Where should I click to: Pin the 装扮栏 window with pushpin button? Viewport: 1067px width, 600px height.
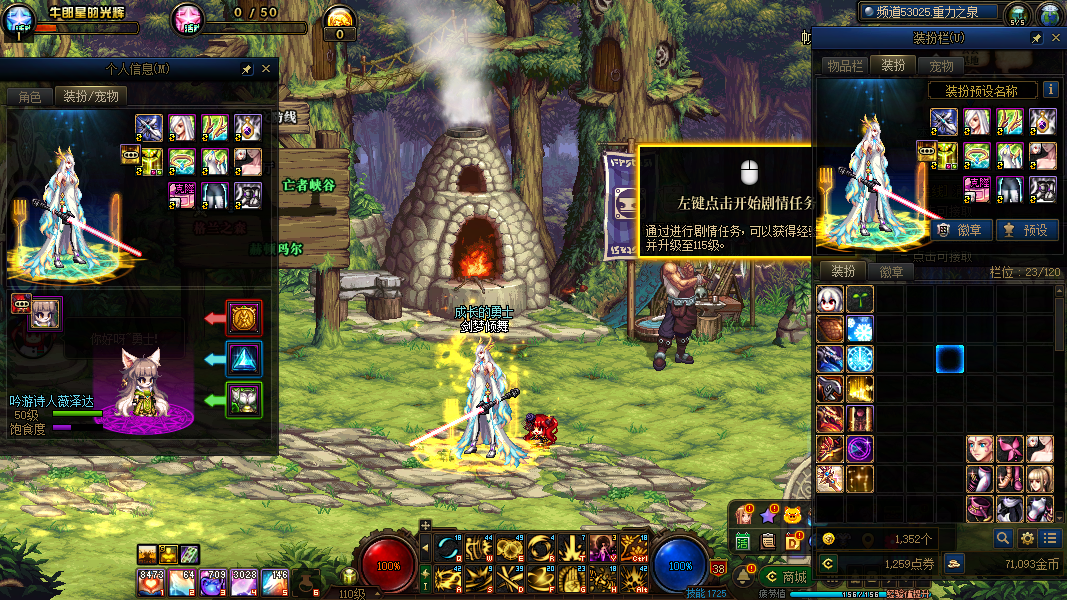tap(1037, 38)
